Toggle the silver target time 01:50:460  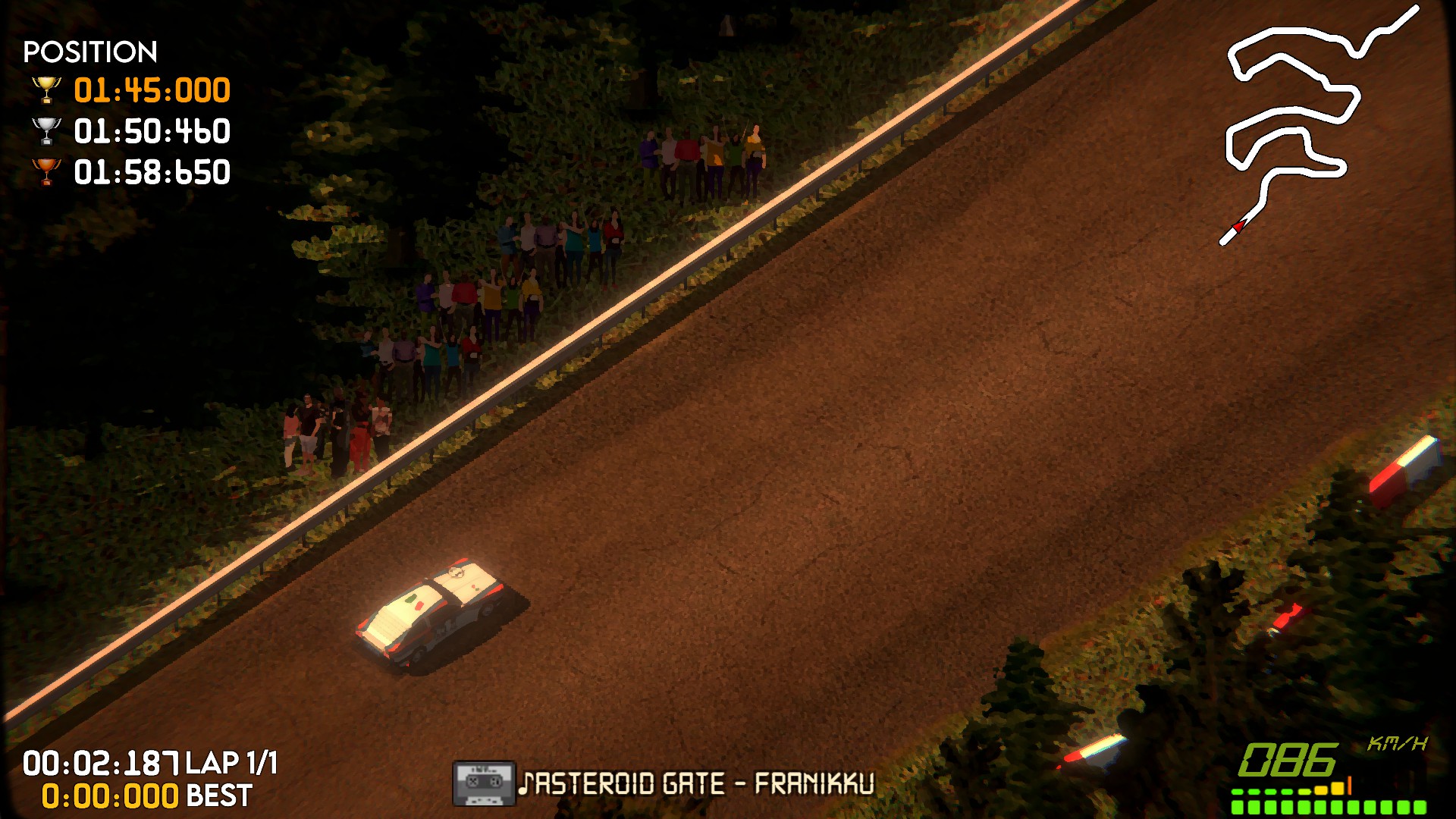tap(152, 130)
